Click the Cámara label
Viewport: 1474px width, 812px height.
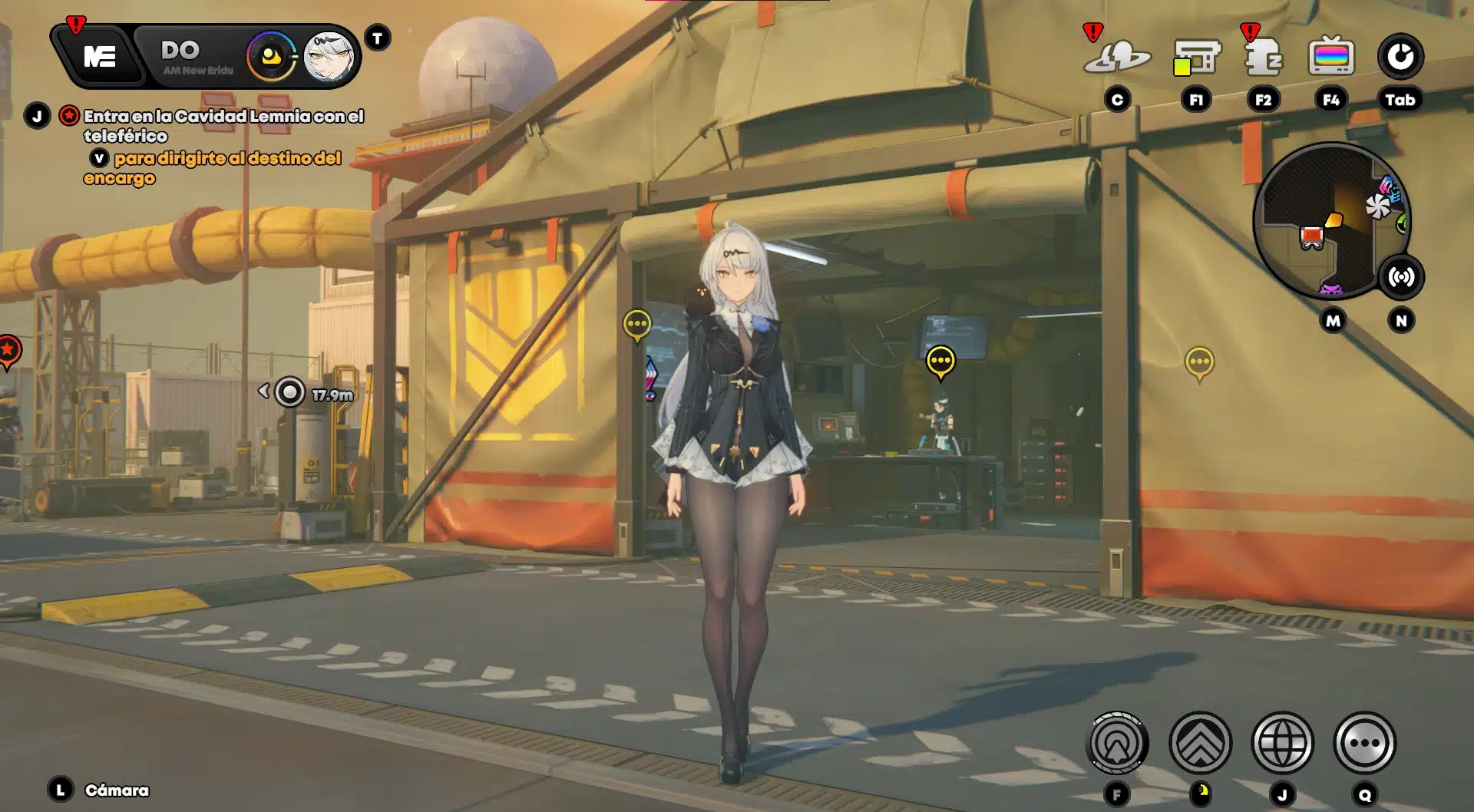(x=117, y=790)
